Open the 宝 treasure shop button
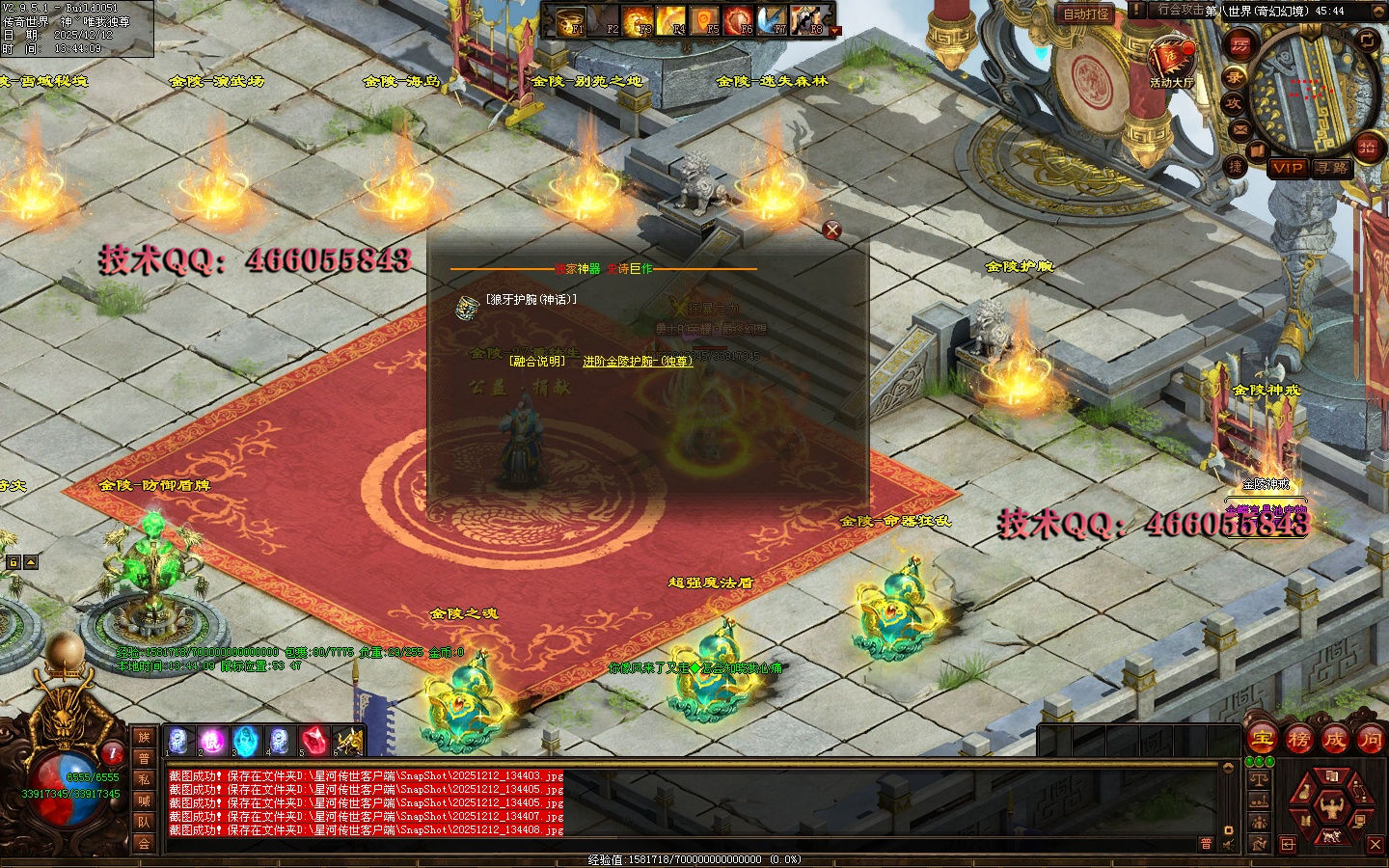1389x868 pixels. point(1263,740)
